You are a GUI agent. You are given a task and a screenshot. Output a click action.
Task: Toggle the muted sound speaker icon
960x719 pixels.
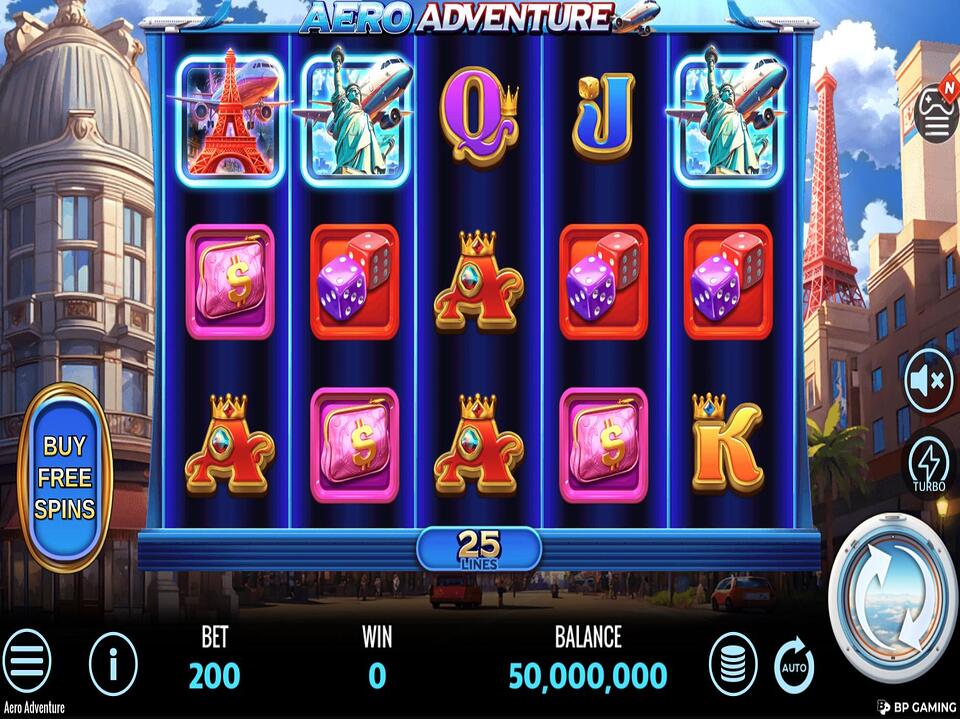(x=929, y=382)
